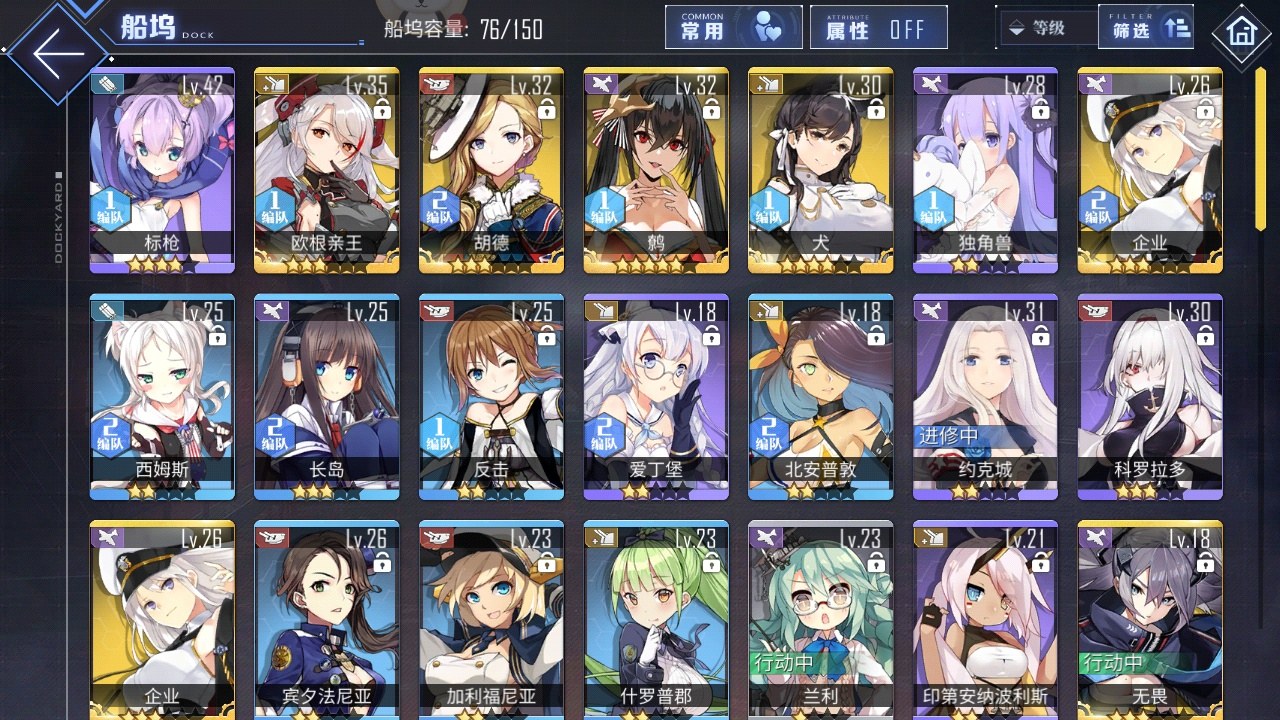Select the 标枪 ship card
Screen dimensions: 1280x720
[x=162, y=170]
